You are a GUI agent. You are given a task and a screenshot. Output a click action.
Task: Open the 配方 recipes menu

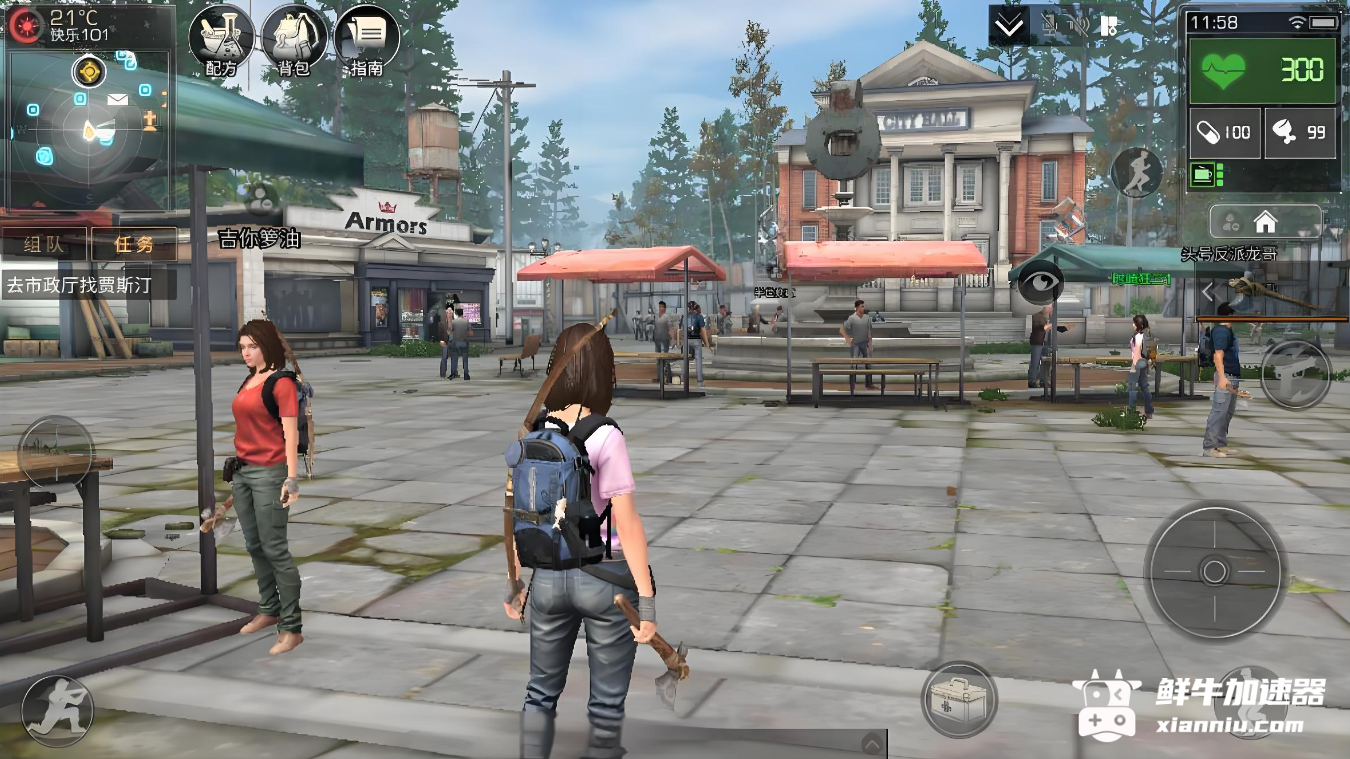221,40
